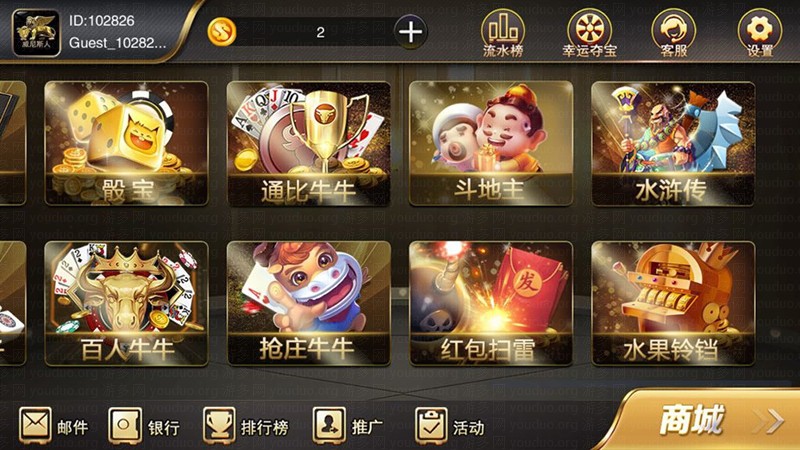Viewport: 800px width, 450px height.
Task: Open the 骰宝 dice game tile
Action: tap(126, 144)
